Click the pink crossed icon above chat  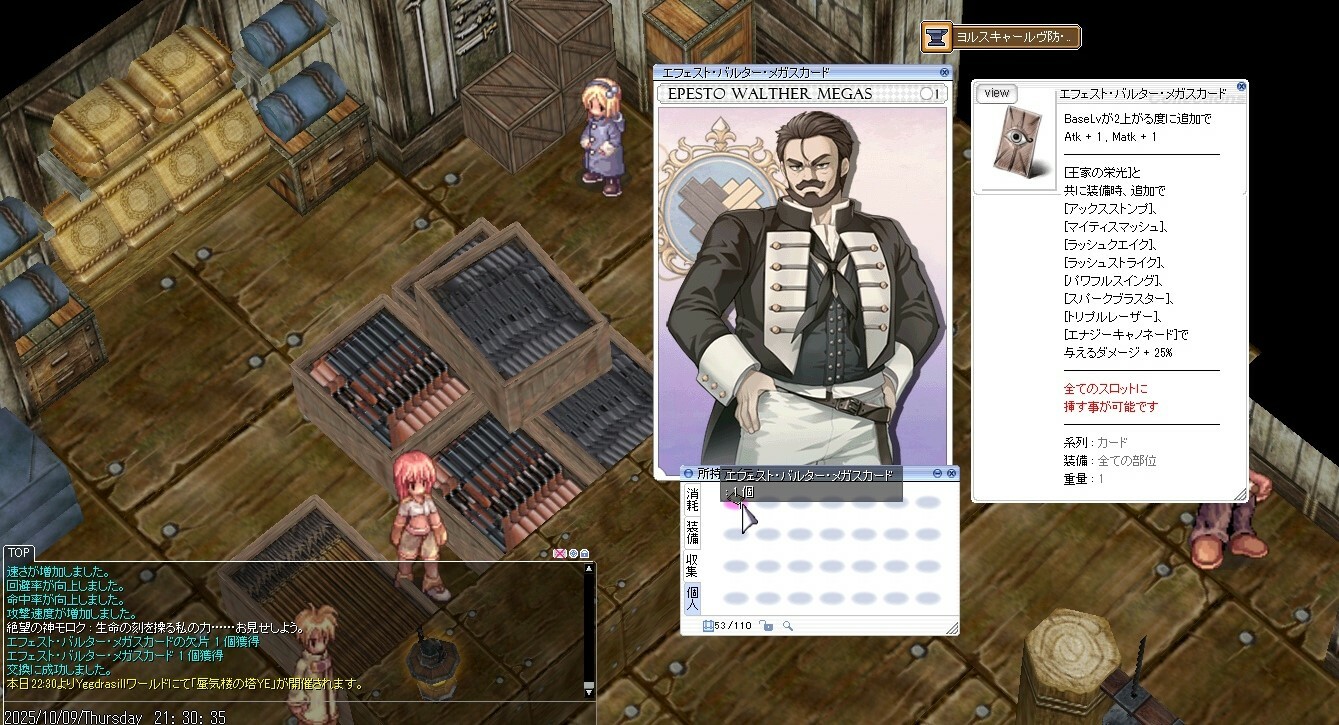559,553
